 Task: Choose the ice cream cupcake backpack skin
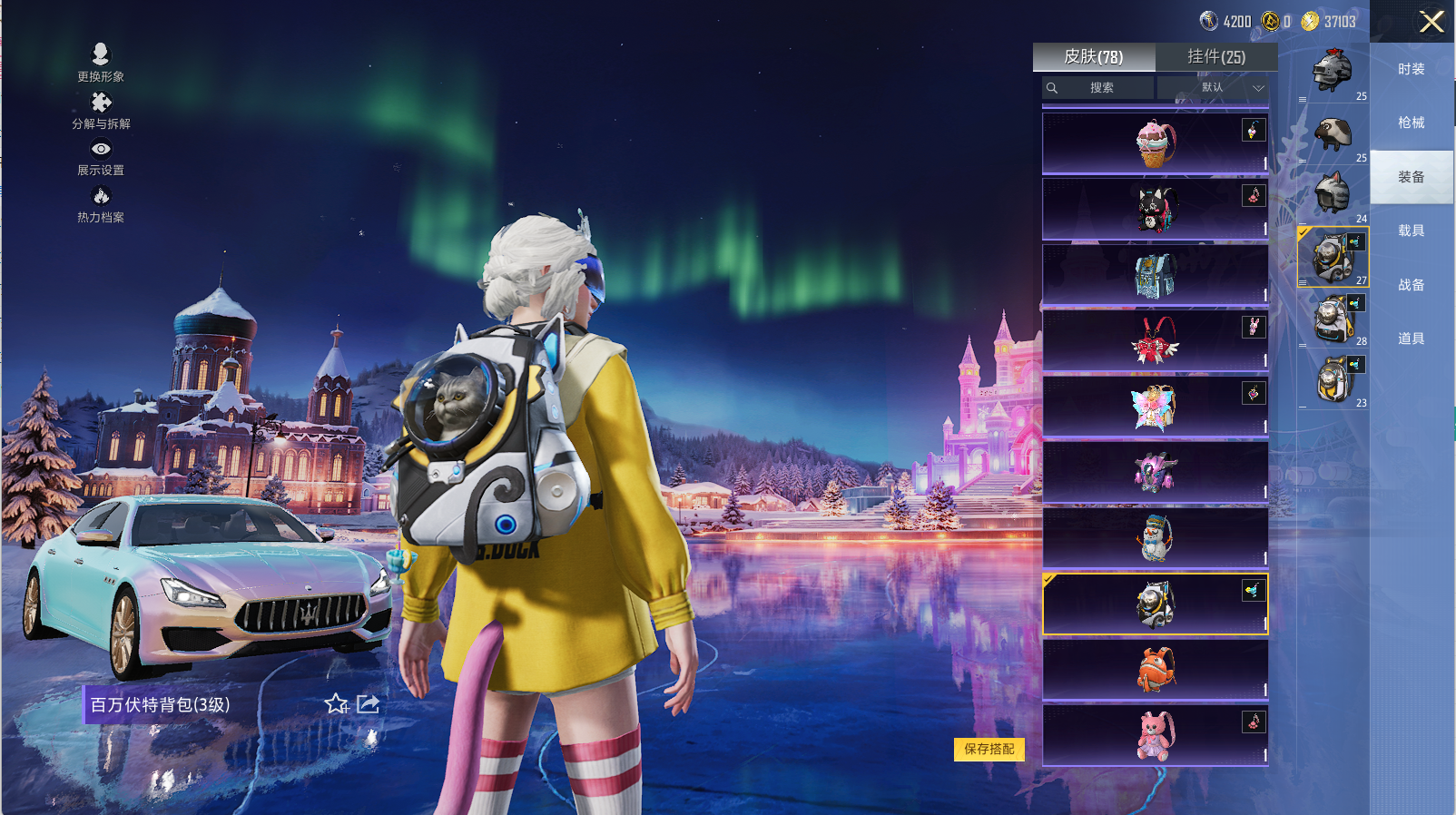click(x=1155, y=143)
